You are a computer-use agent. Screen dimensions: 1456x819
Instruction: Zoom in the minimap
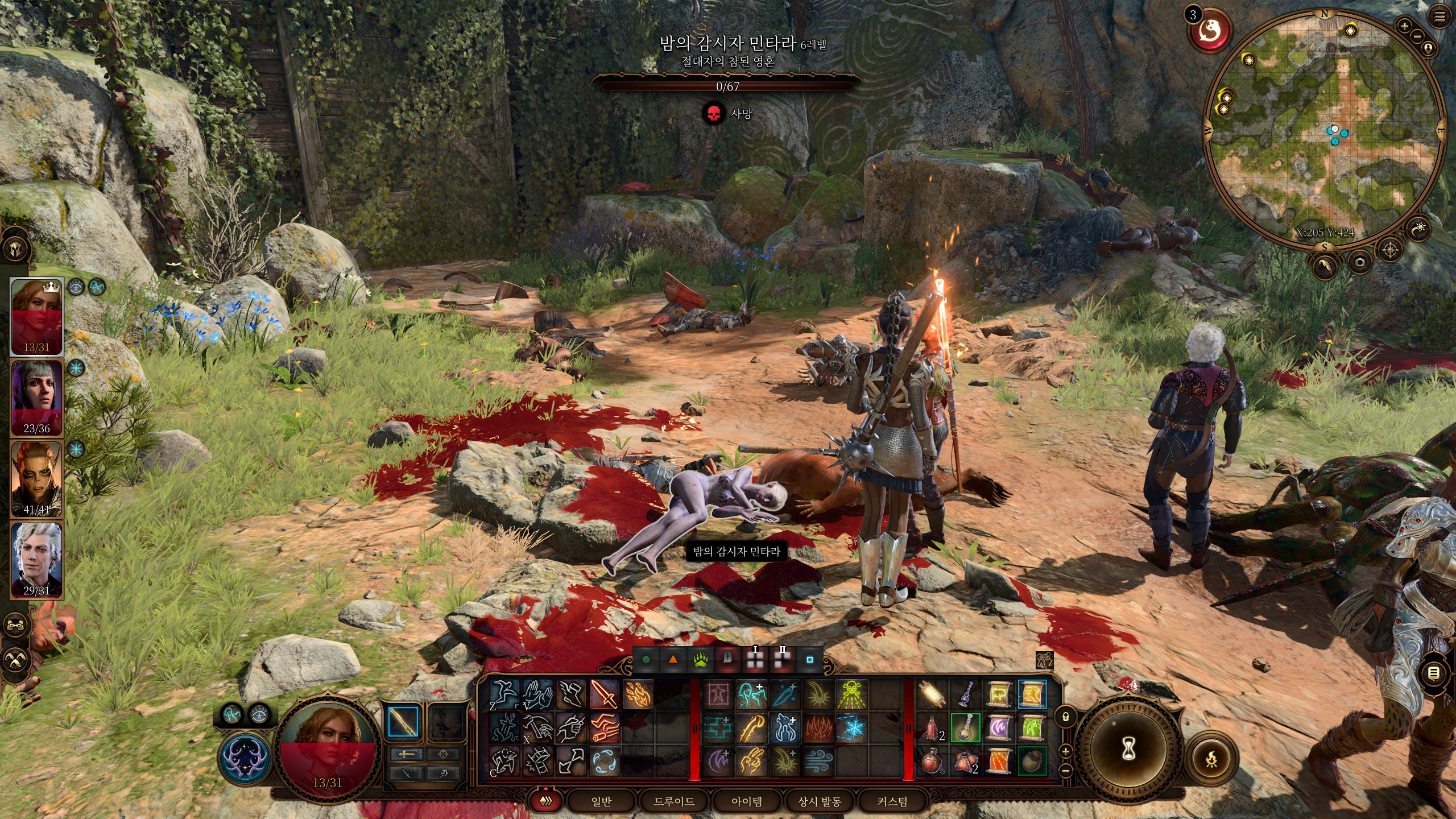[1404, 26]
